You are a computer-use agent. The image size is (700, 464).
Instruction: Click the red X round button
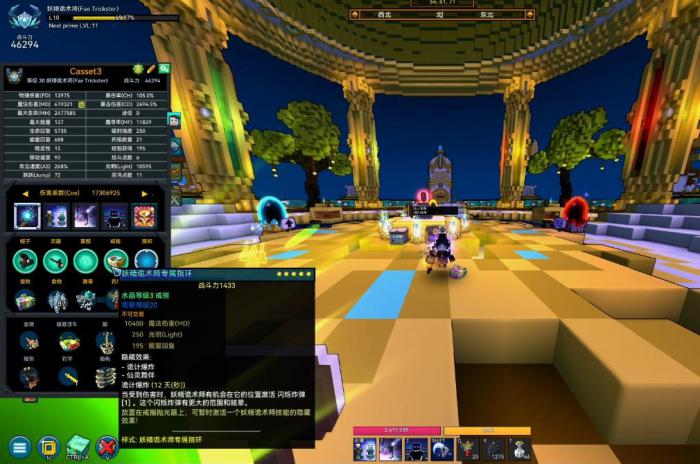[x=107, y=446]
